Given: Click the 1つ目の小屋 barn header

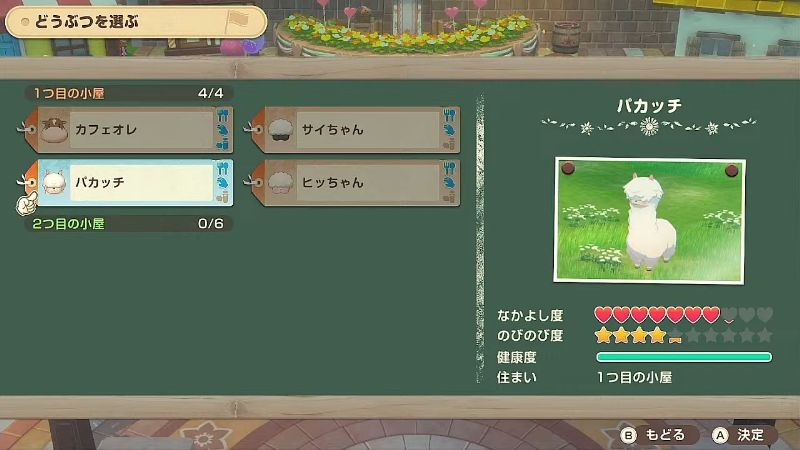Looking at the screenshot, I should coord(128,93).
